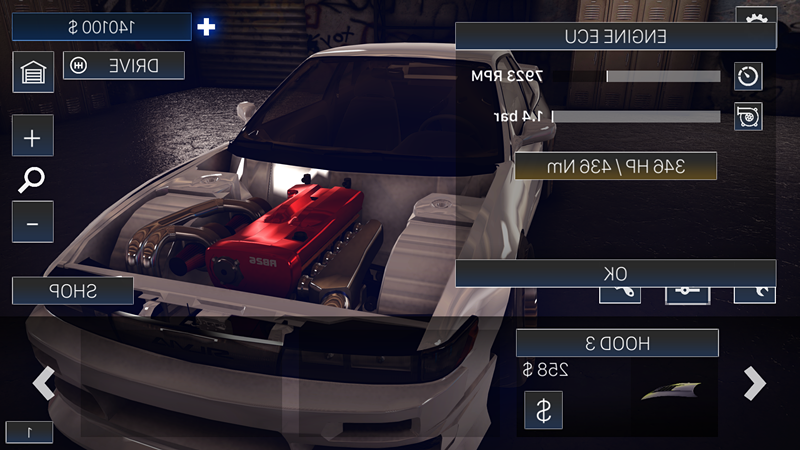Add more money with the blue plus
The height and width of the screenshot is (450, 800).
point(206,27)
